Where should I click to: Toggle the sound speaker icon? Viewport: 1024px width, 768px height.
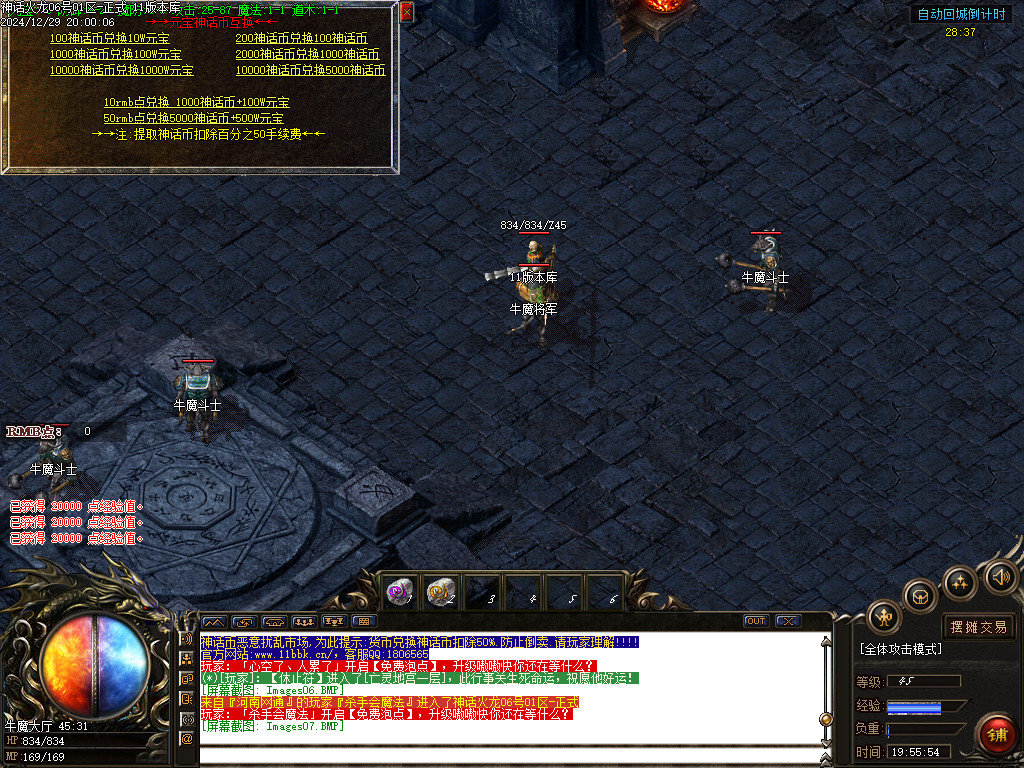tap(1000, 576)
